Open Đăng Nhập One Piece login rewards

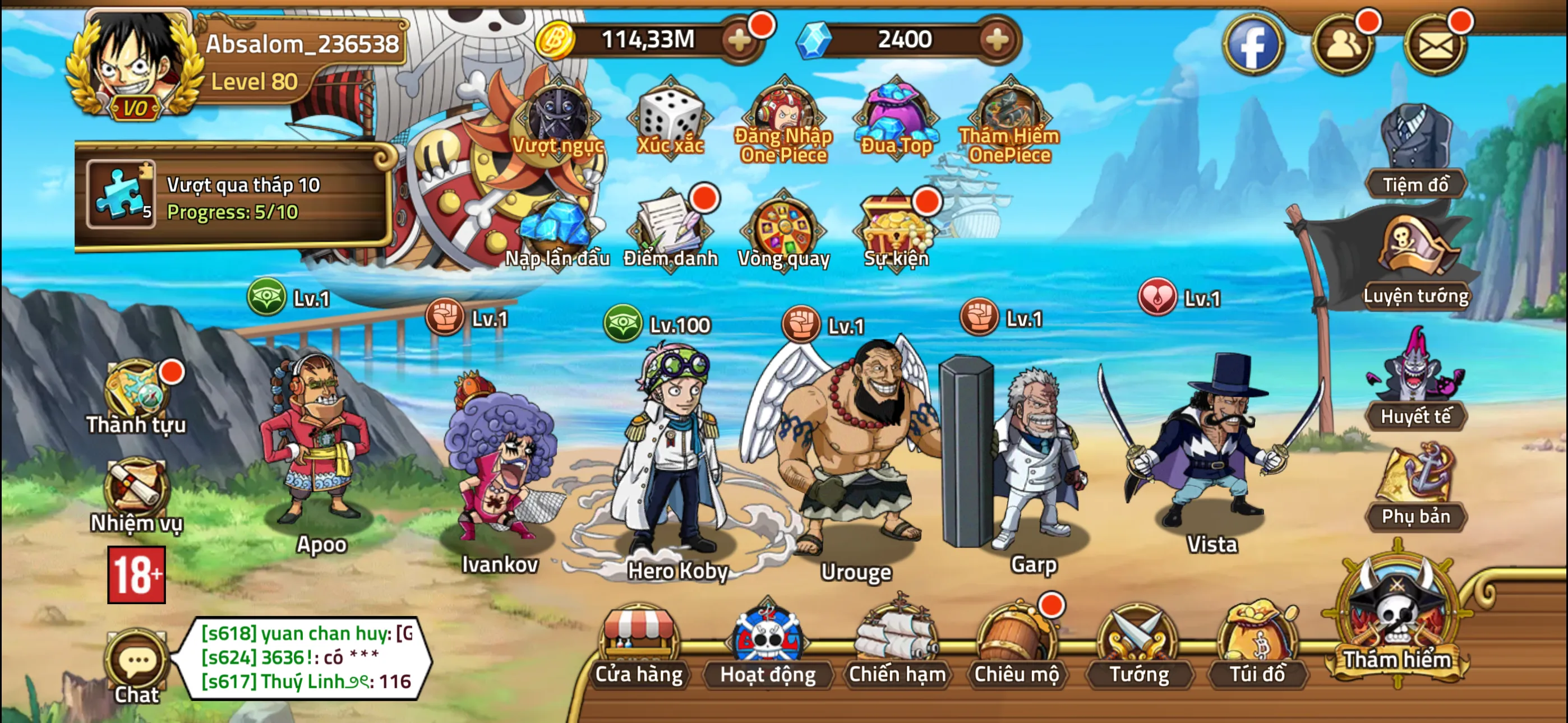tap(782, 113)
